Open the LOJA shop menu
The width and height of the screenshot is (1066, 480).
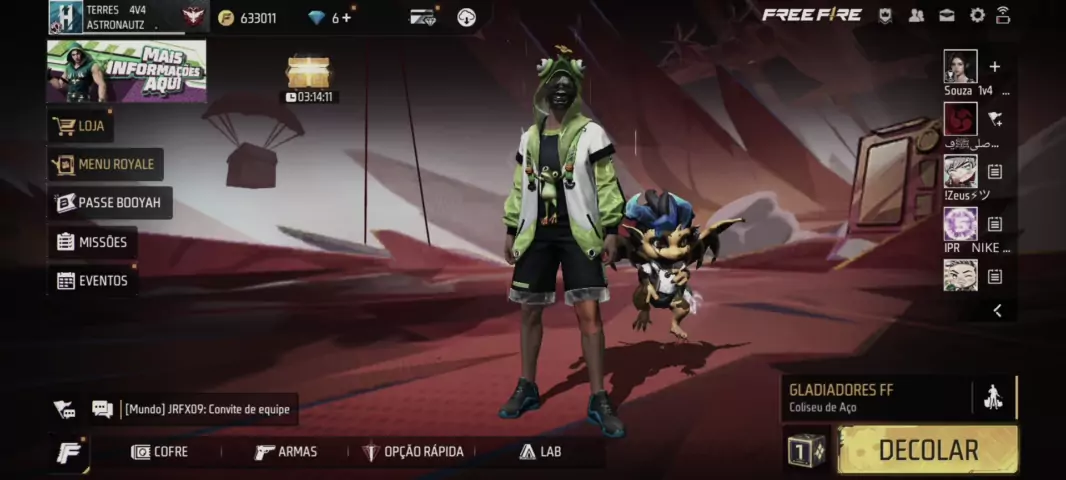[82, 126]
